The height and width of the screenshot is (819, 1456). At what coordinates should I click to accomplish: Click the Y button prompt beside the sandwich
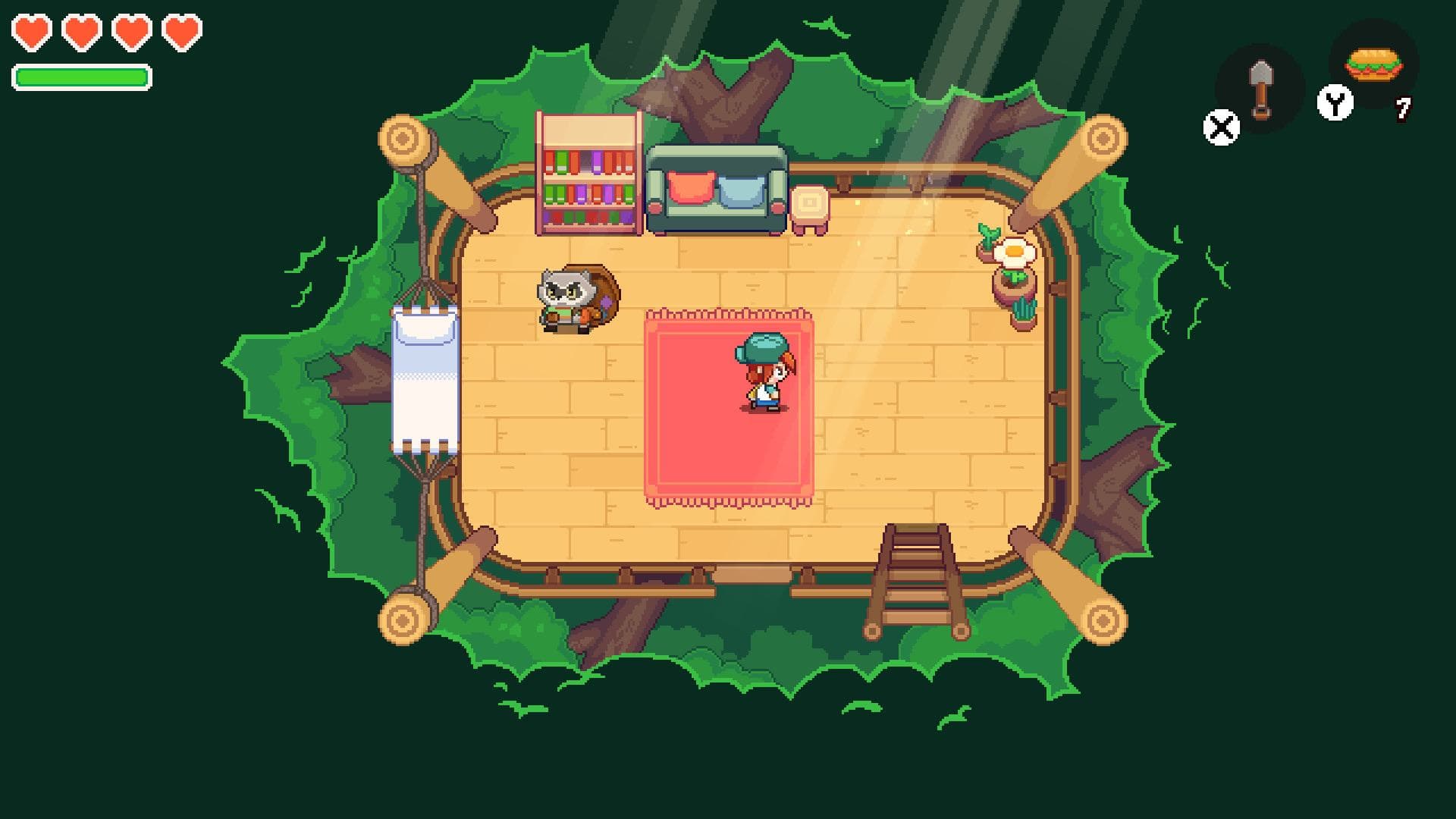point(1337,101)
